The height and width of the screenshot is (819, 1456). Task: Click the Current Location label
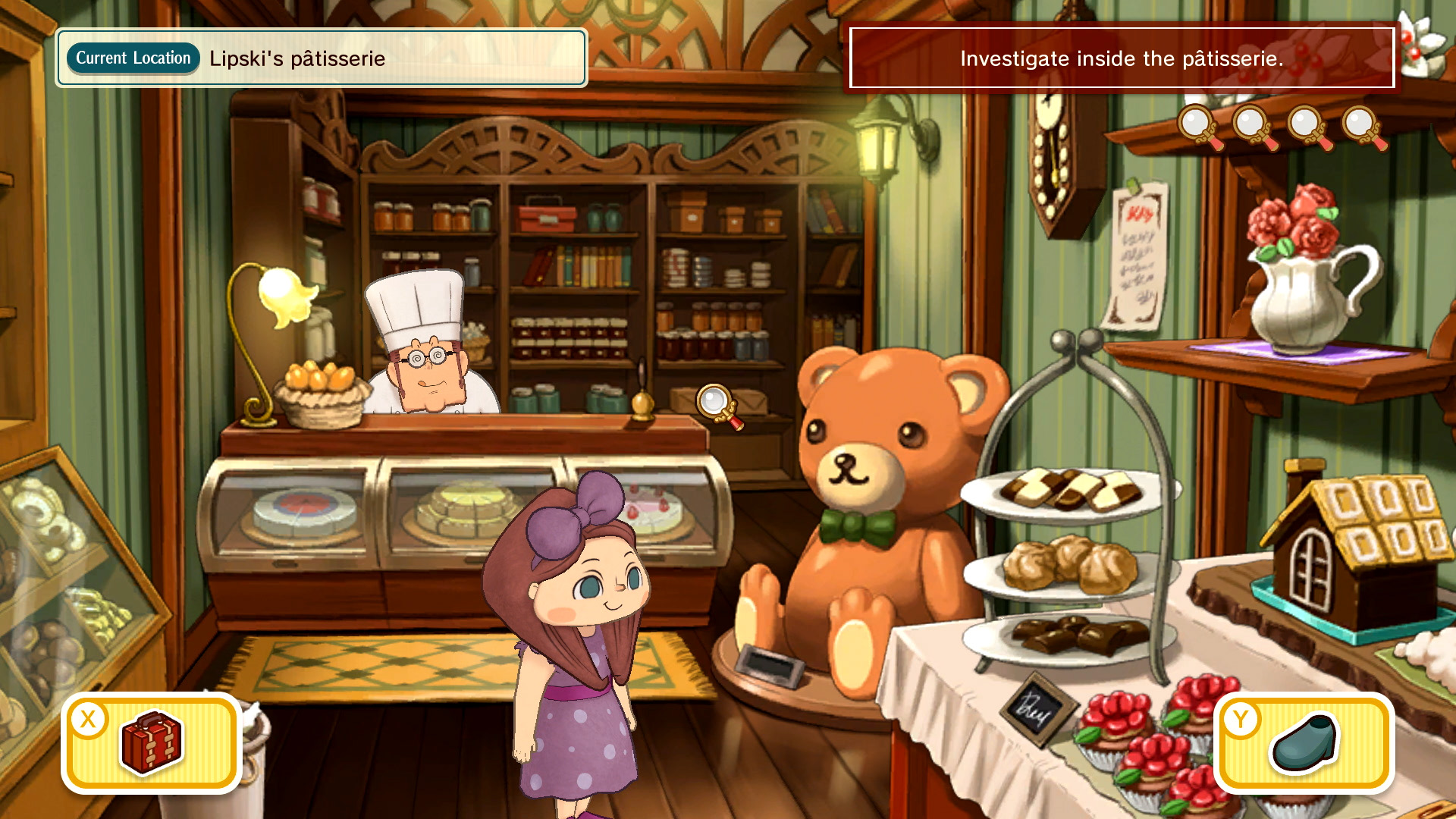(x=132, y=57)
